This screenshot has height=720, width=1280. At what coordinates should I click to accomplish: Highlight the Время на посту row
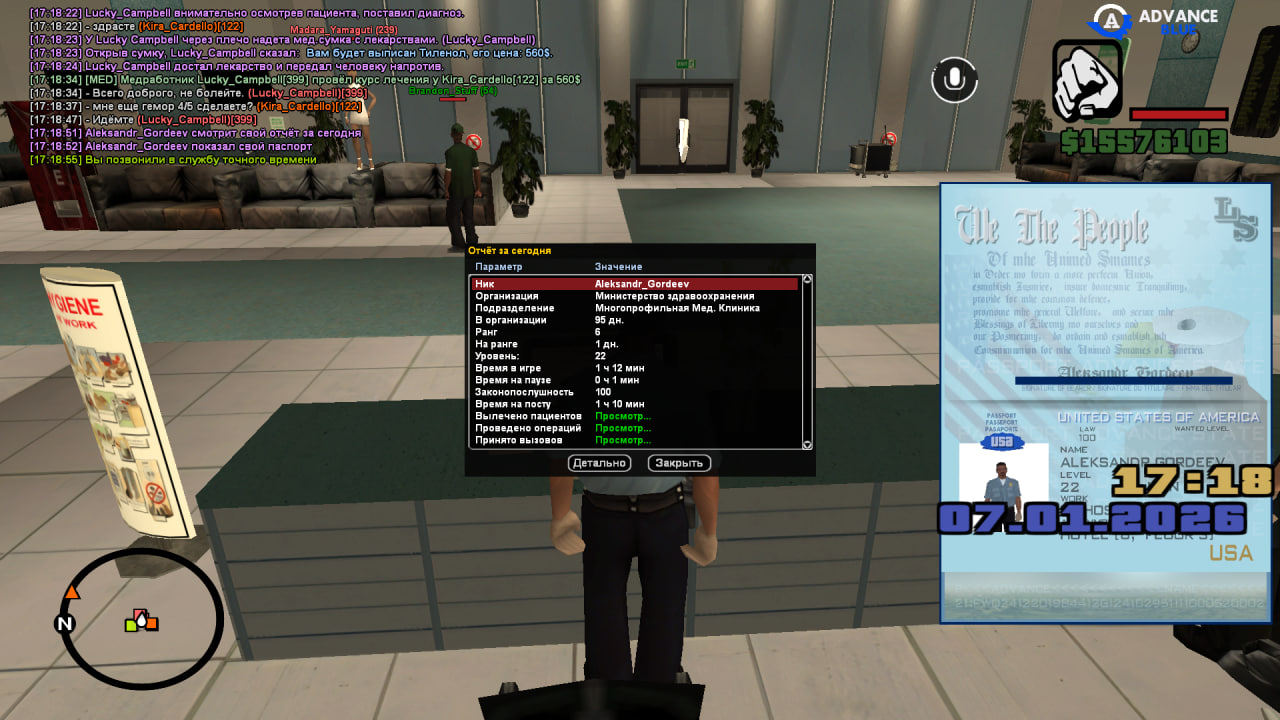click(635, 404)
